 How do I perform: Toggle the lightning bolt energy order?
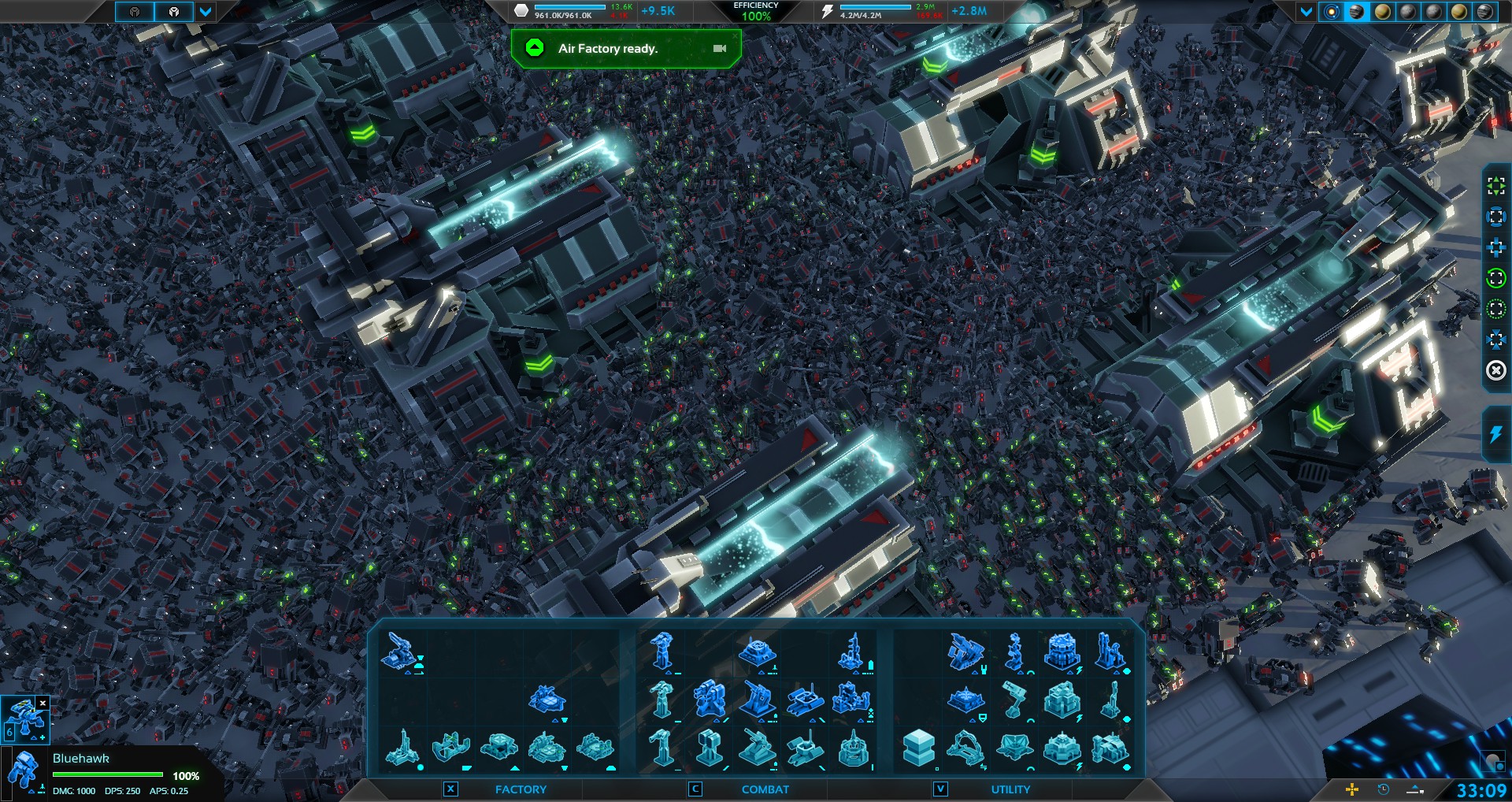coord(1495,434)
